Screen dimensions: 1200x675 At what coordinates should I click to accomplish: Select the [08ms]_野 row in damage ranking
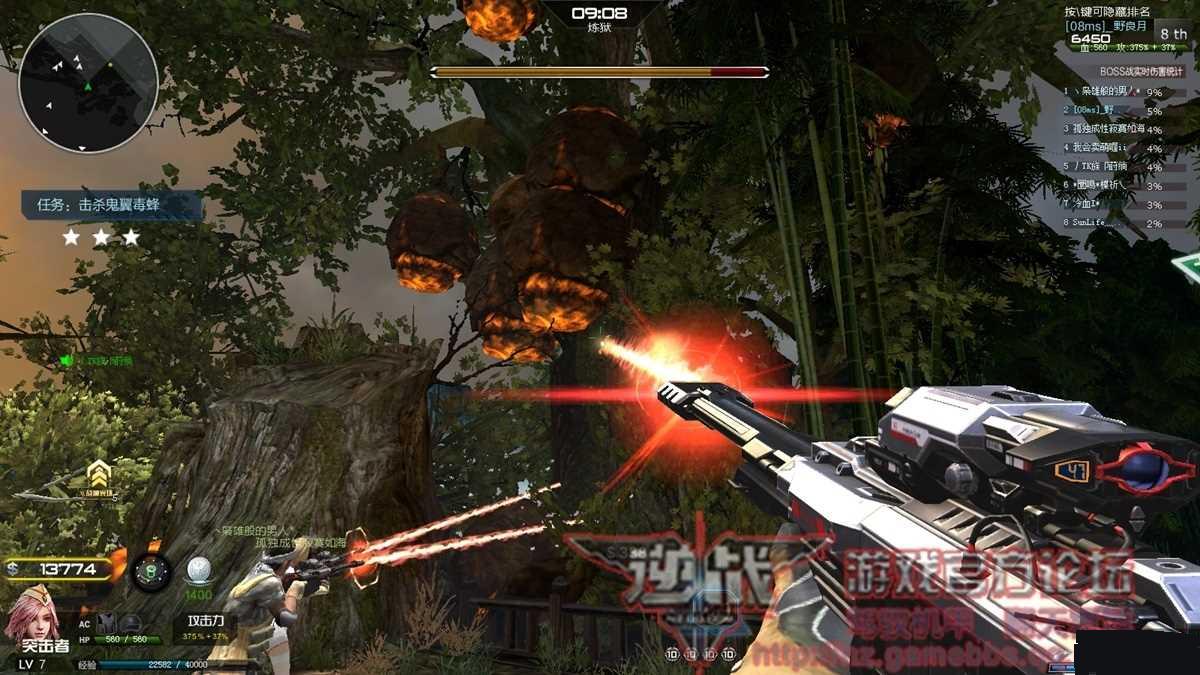coord(1115,111)
